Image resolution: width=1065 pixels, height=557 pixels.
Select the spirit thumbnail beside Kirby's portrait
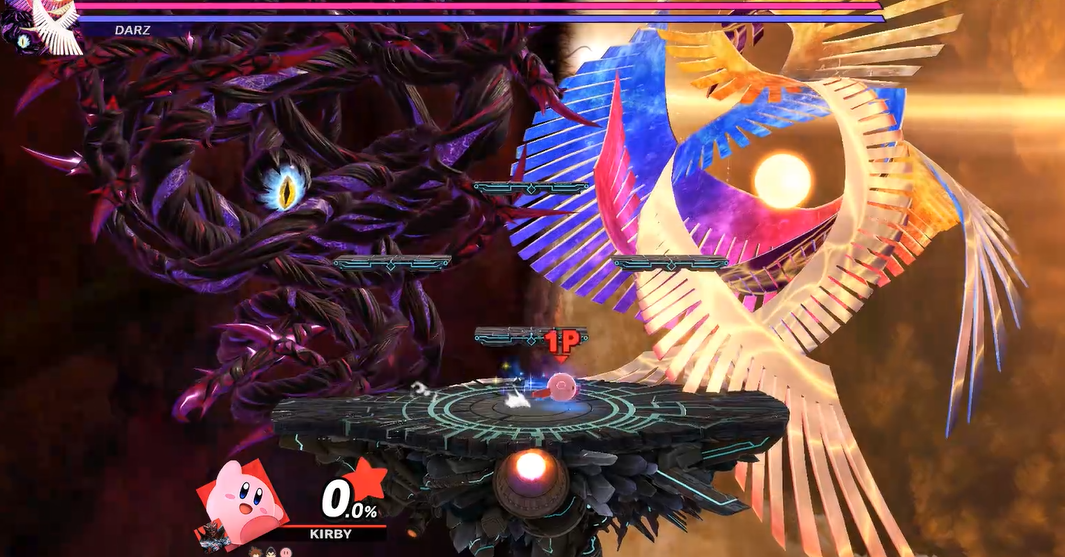210,534
